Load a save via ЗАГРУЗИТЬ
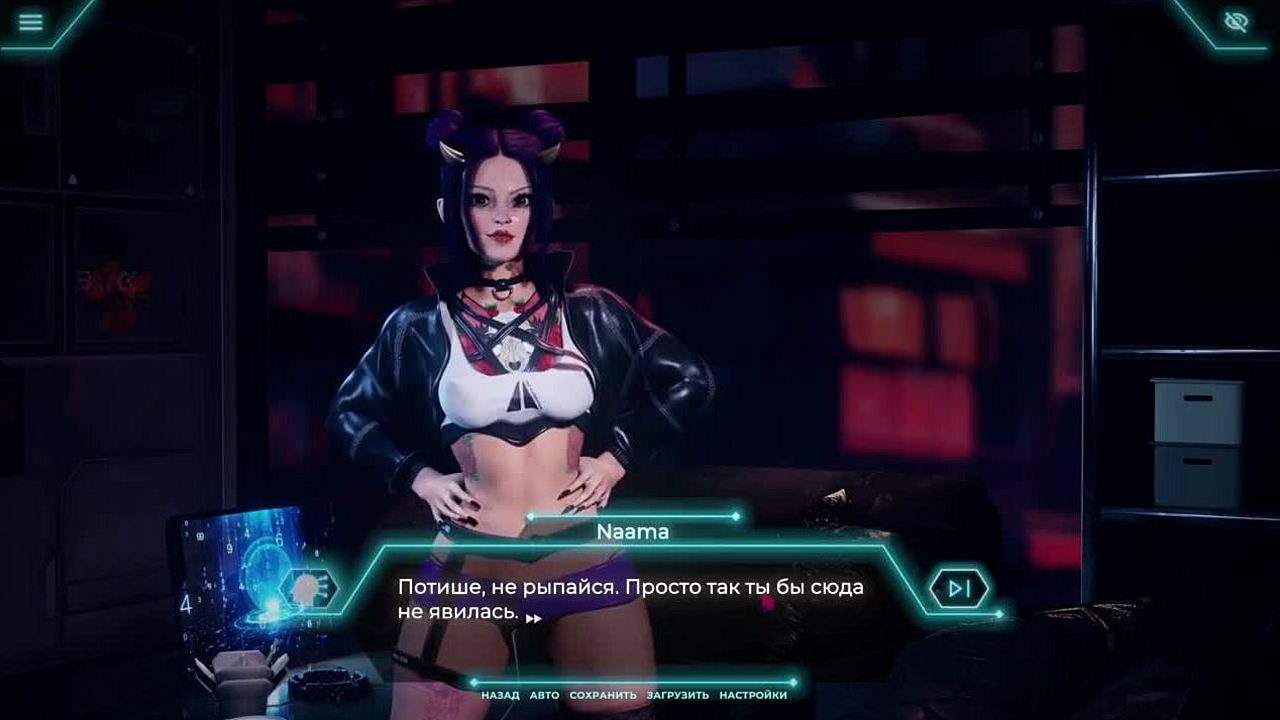The image size is (1280, 720). click(x=678, y=695)
